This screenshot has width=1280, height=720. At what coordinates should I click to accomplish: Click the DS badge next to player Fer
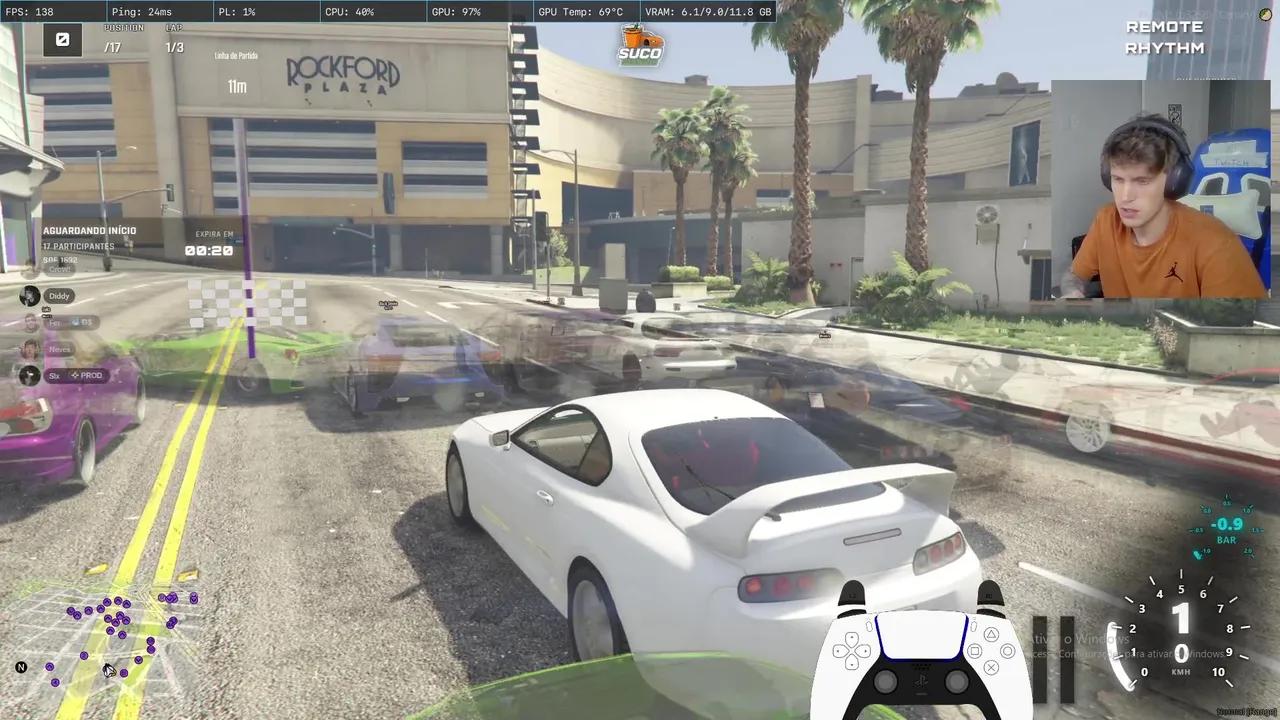pos(83,322)
